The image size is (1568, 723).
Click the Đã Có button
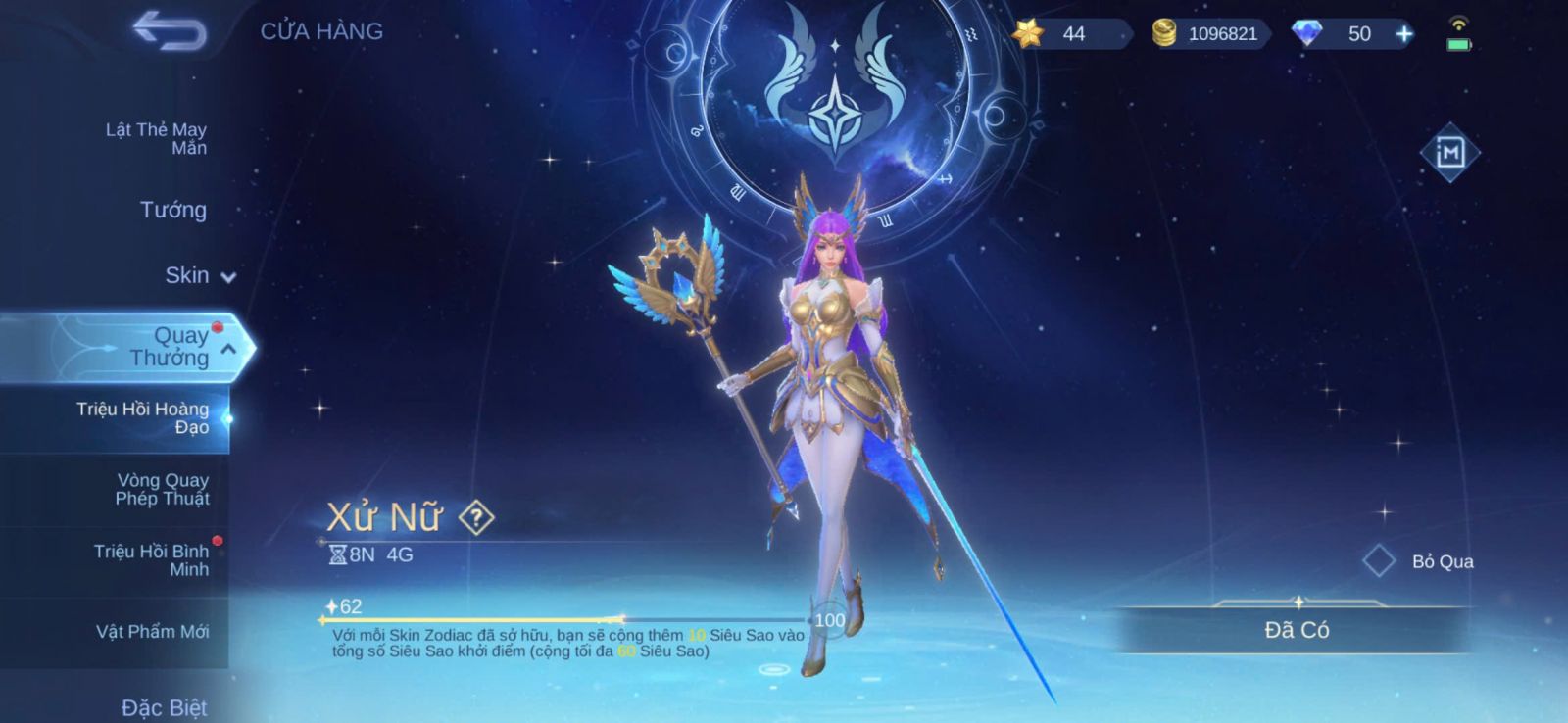1296,630
